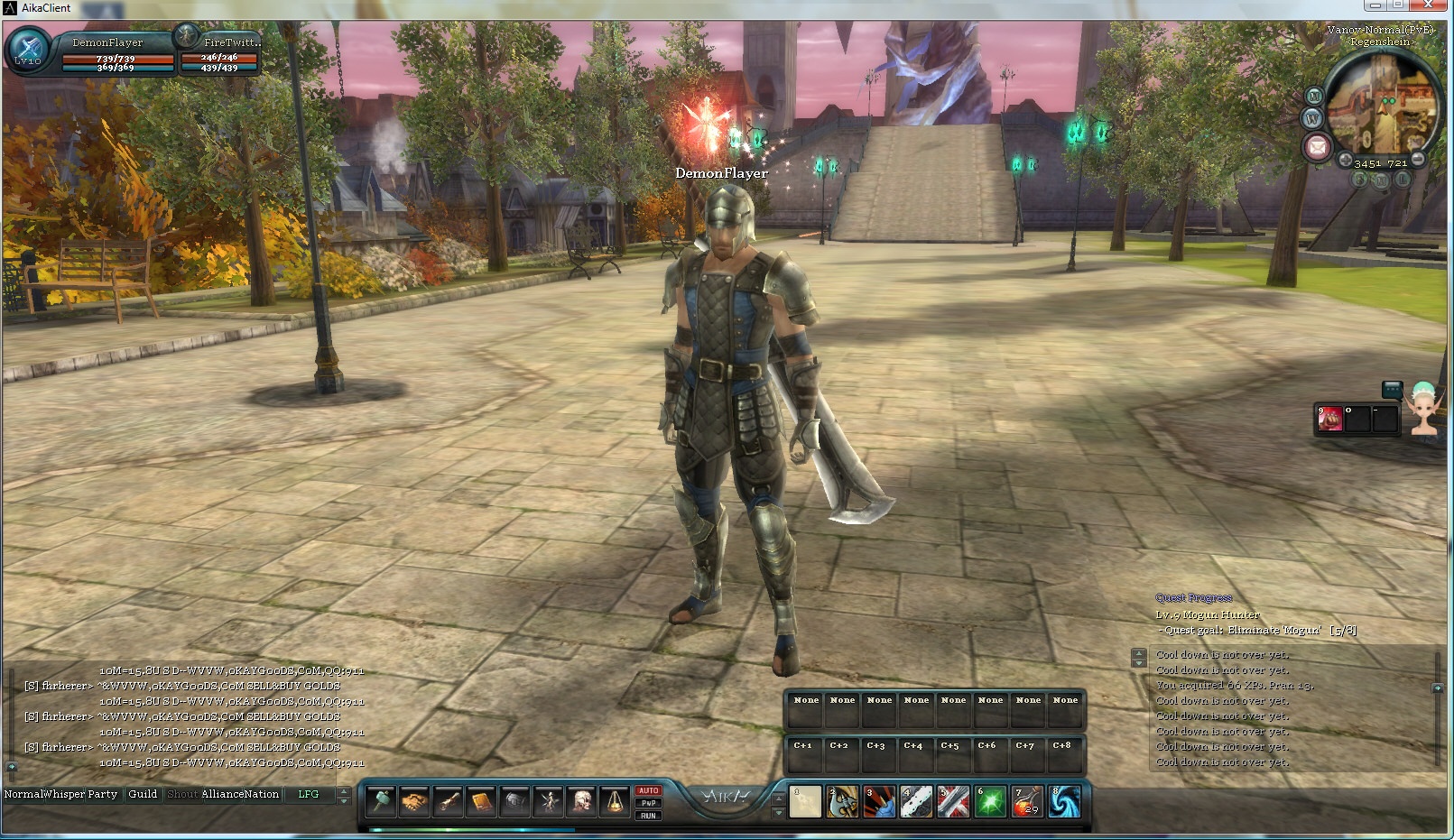Zoom in the minimap with plus button
This screenshot has height=840, width=1454.
(1345, 161)
